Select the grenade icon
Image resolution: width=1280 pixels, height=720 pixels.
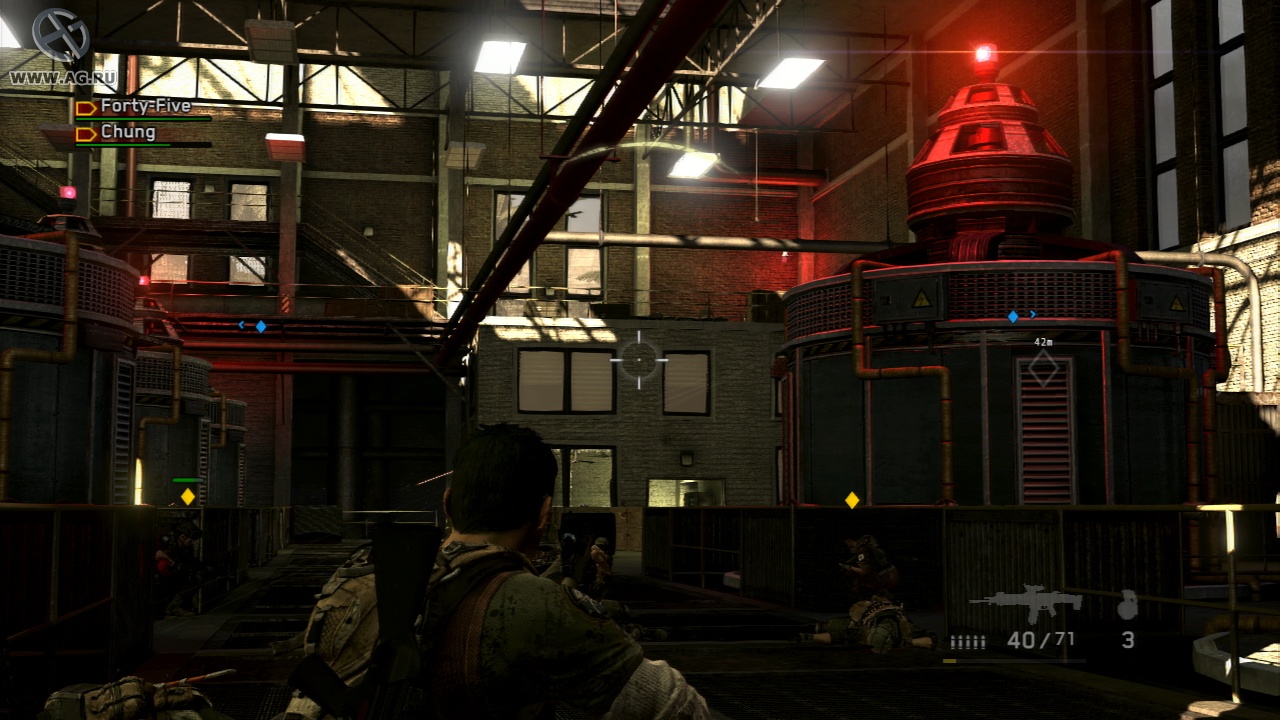[1127, 604]
